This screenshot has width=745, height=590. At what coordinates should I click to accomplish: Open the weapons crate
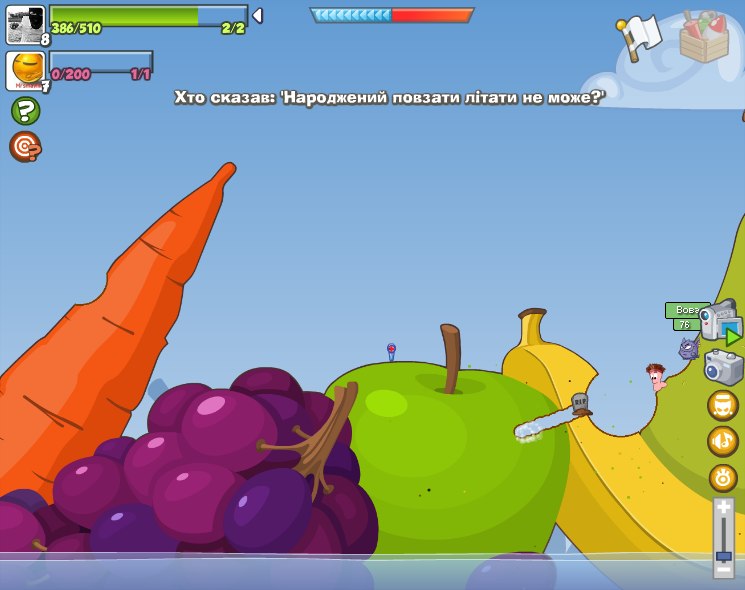704,37
